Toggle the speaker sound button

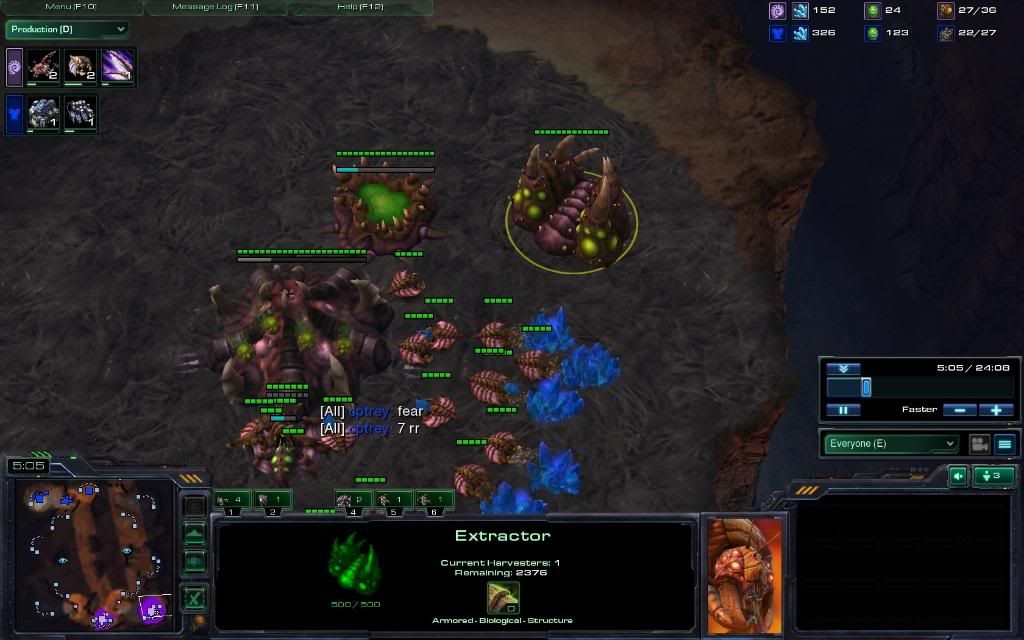coord(958,476)
